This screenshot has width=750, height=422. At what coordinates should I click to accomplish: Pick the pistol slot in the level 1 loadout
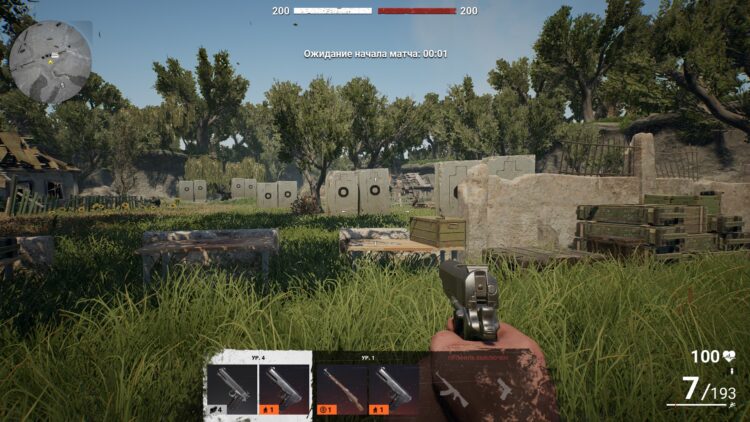[x=394, y=389]
